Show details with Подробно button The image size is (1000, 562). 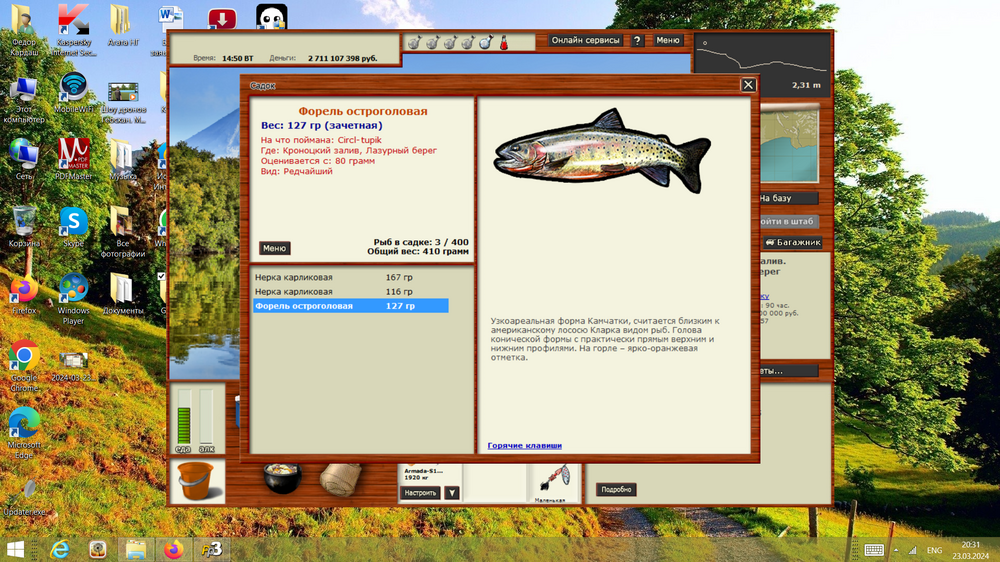616,490
